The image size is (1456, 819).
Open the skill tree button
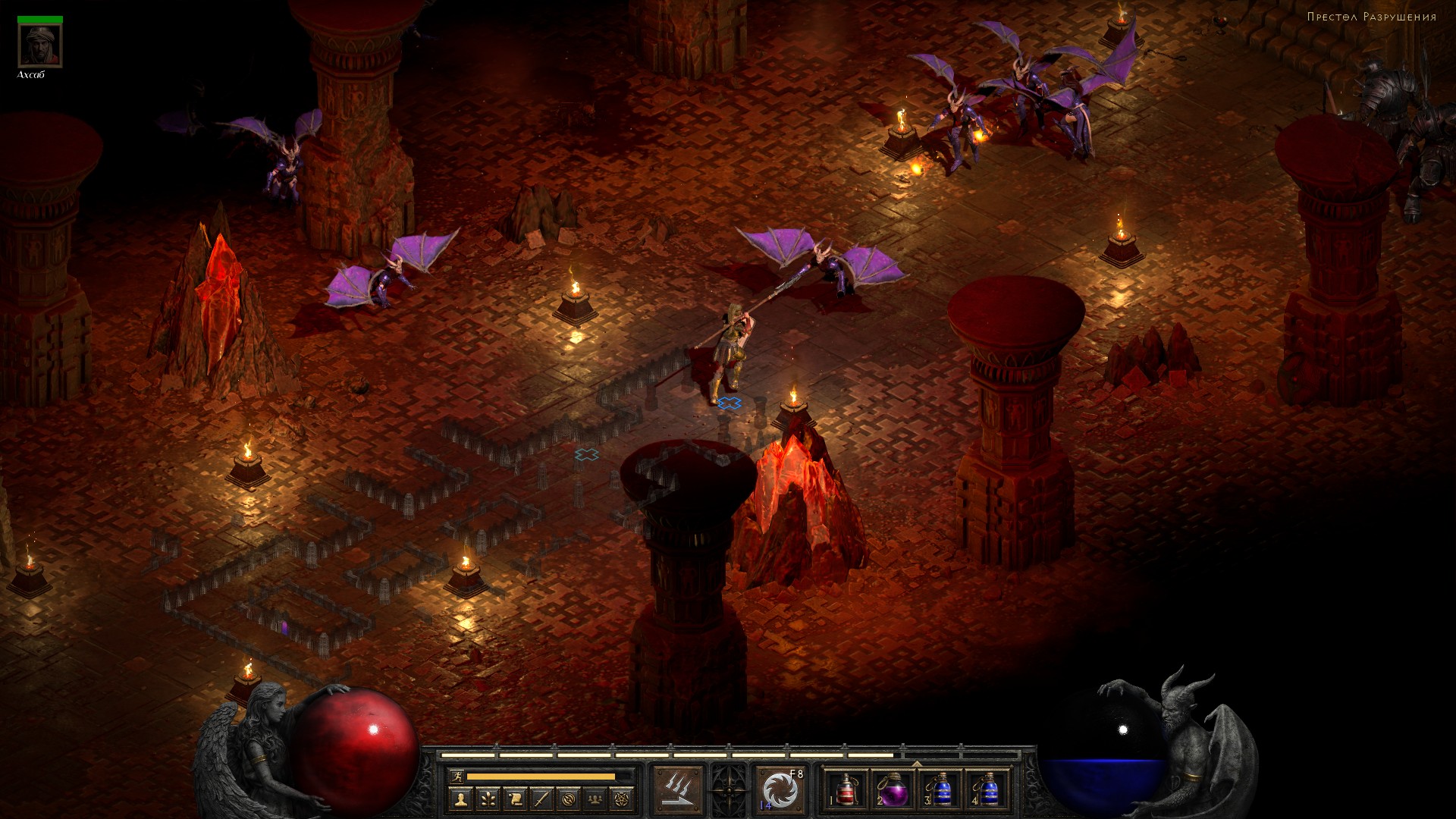487,799
